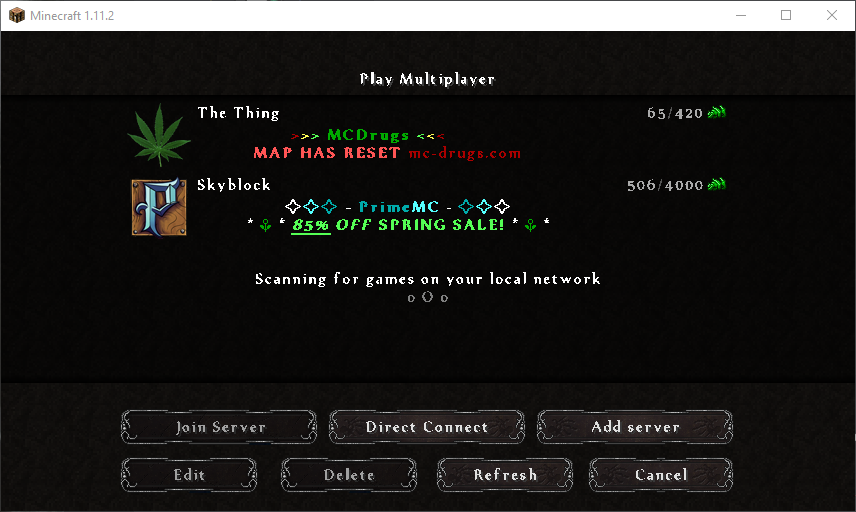856x512 pixels.
Task: Click the Edit button
Action: [189, 475]
